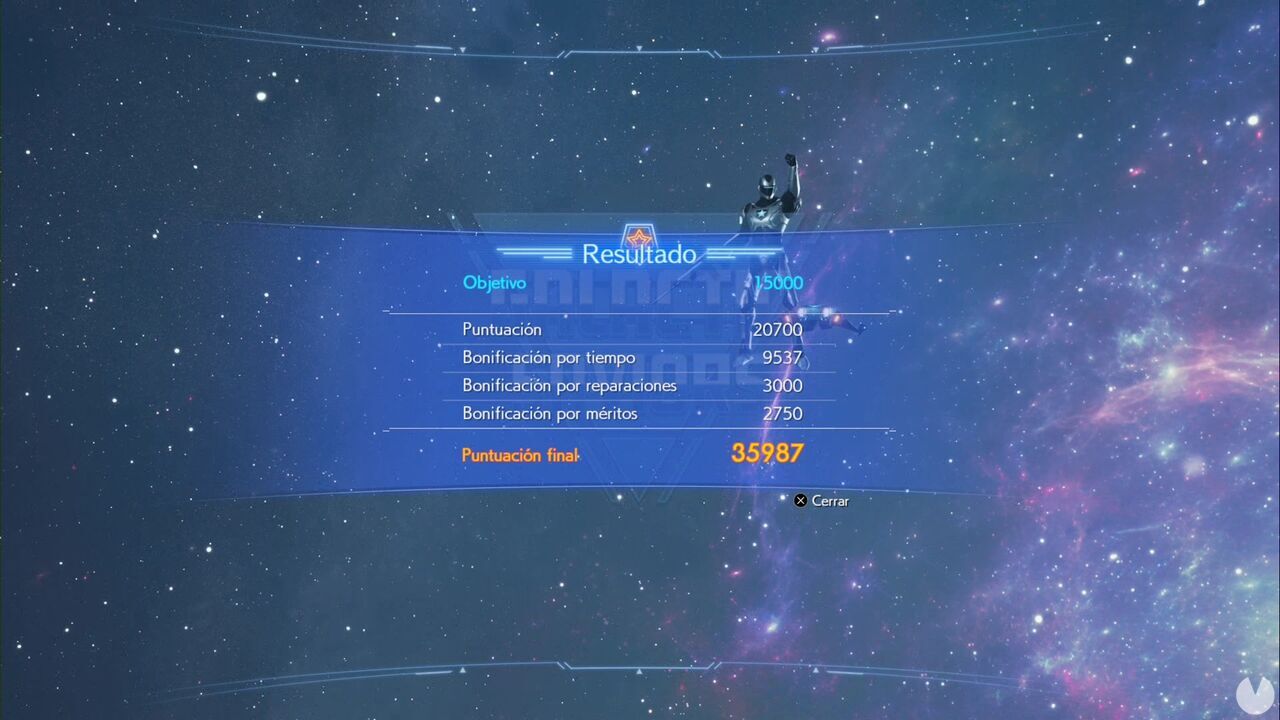The width and height of the screenshot is (1280, 720).
Task: Click the circular X button icon beside Cerrar
Action: click(800, 500)
